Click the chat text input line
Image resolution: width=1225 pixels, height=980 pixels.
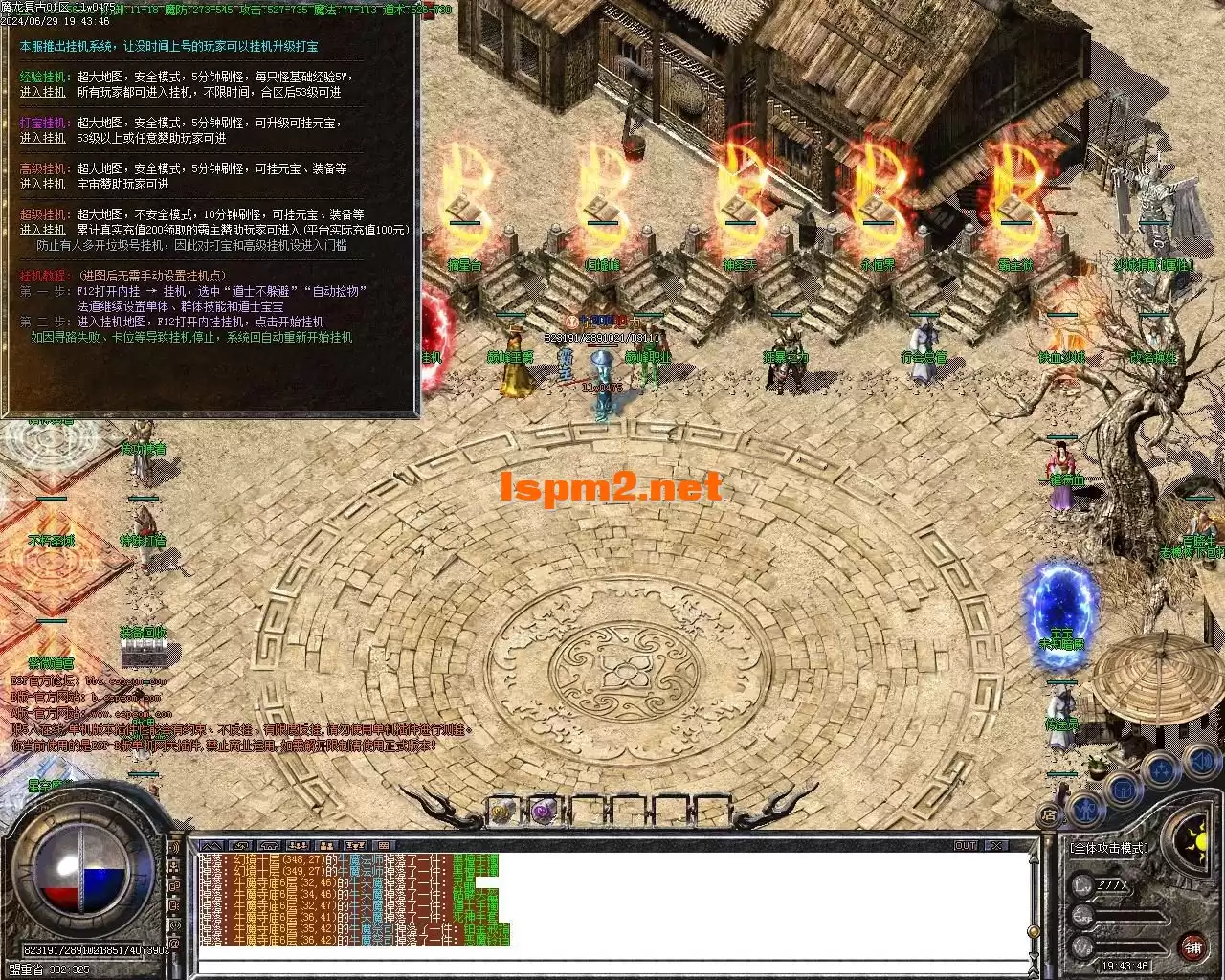point(612,967)
